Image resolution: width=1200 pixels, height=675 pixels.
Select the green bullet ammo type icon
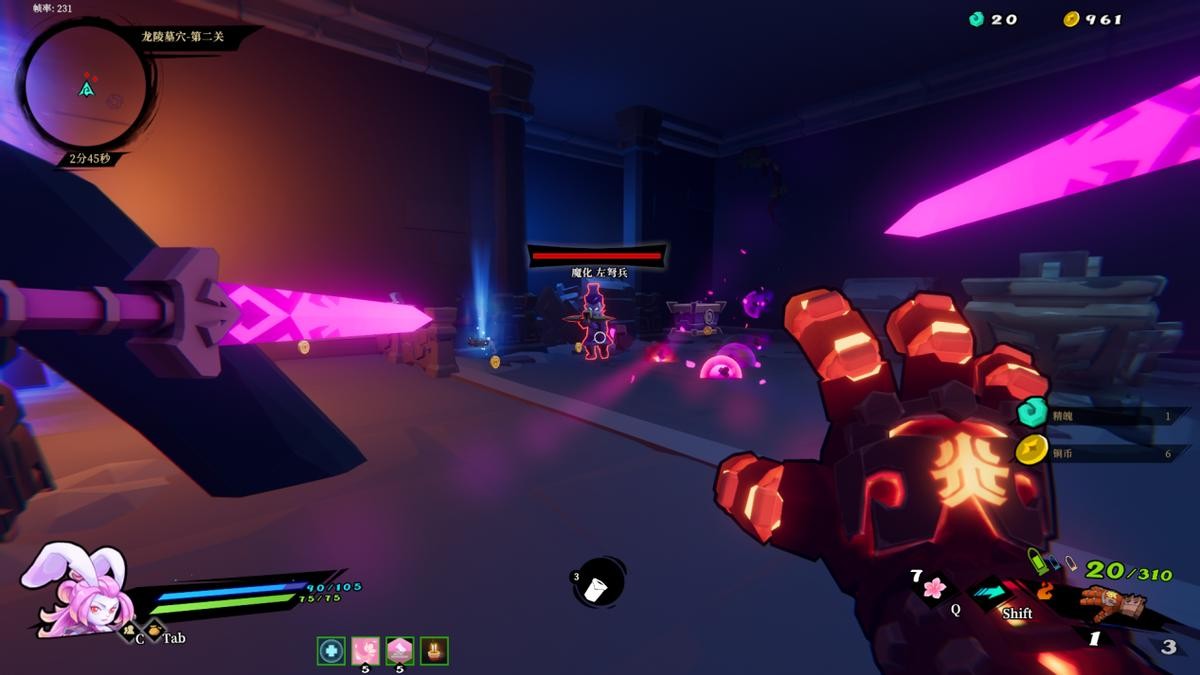point(1037,563)
